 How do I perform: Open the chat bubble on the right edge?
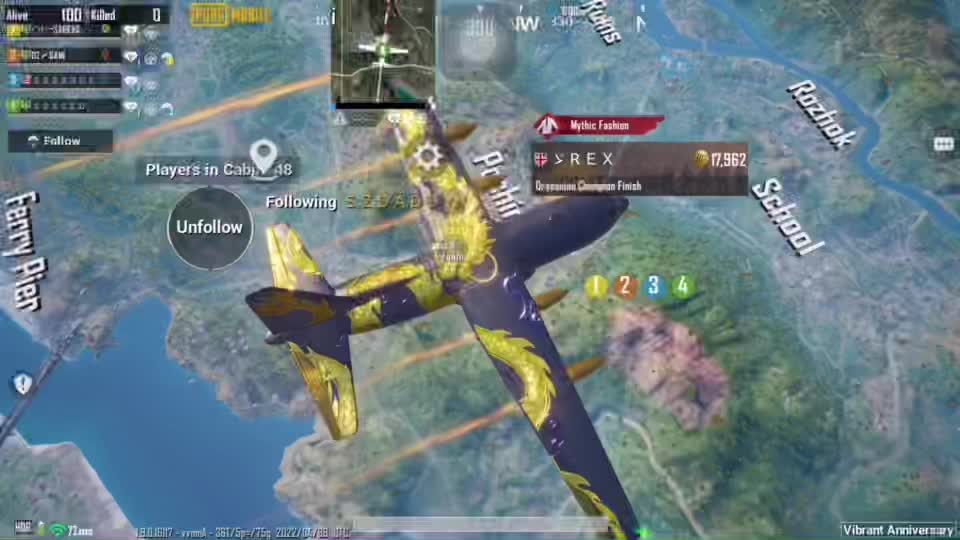pyautogui.click(x=943, y=144)
